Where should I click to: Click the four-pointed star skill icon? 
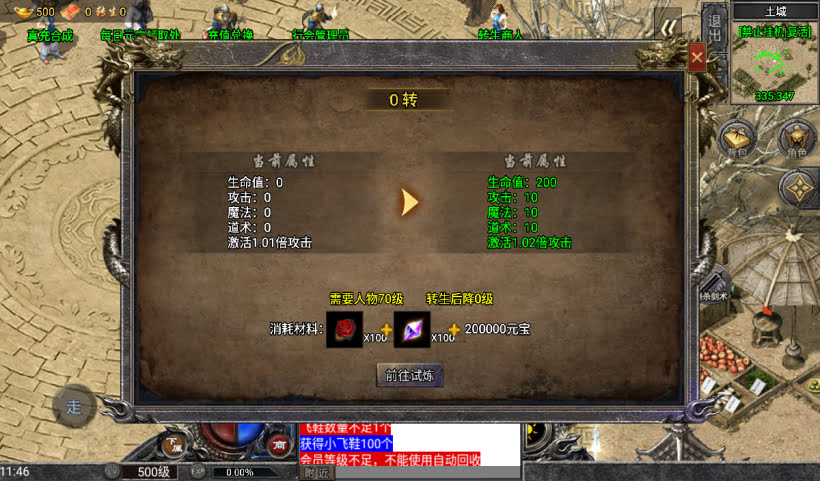(x=797, y=187)
